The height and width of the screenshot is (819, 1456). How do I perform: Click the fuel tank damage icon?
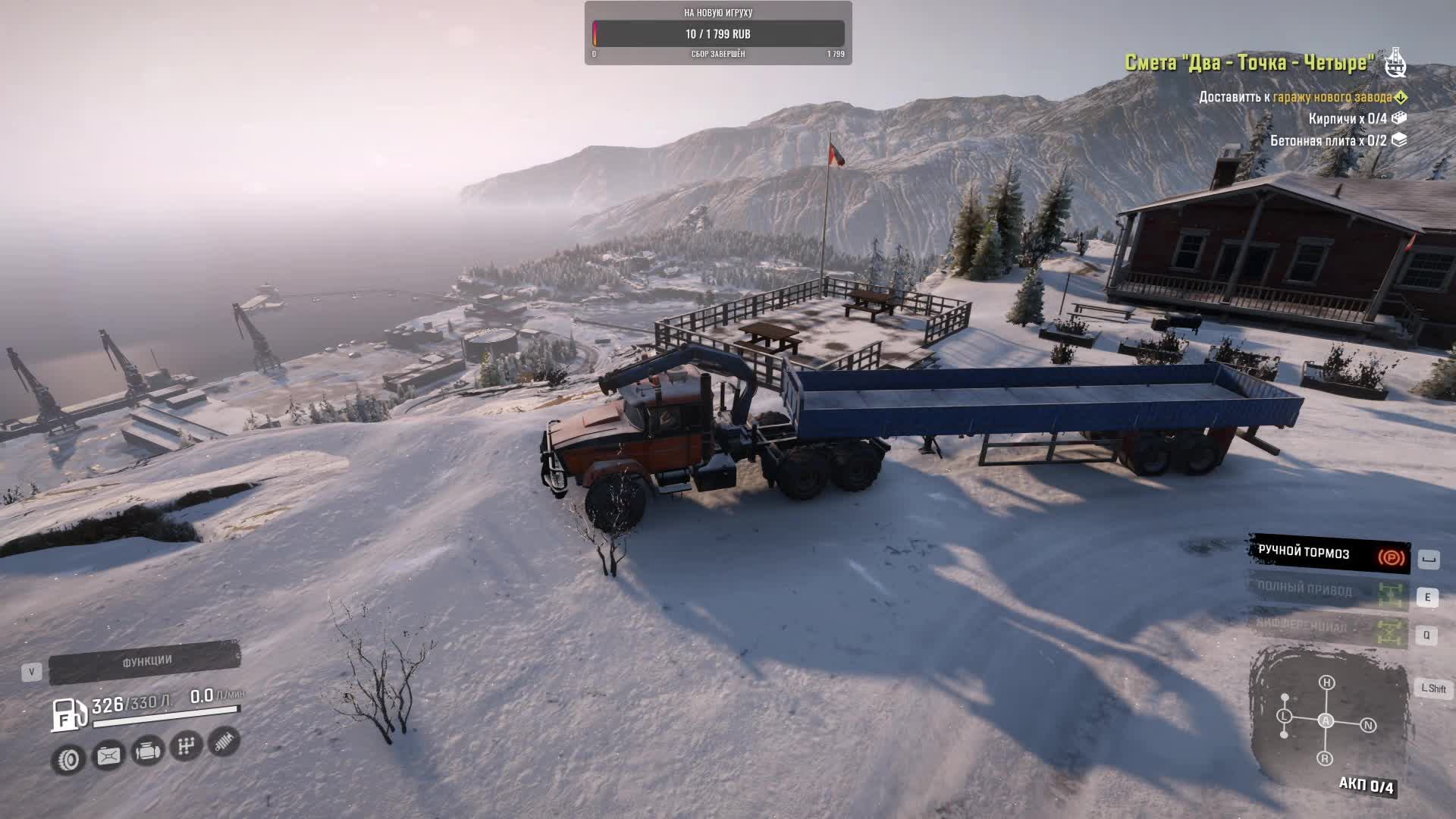coord(108,755)
